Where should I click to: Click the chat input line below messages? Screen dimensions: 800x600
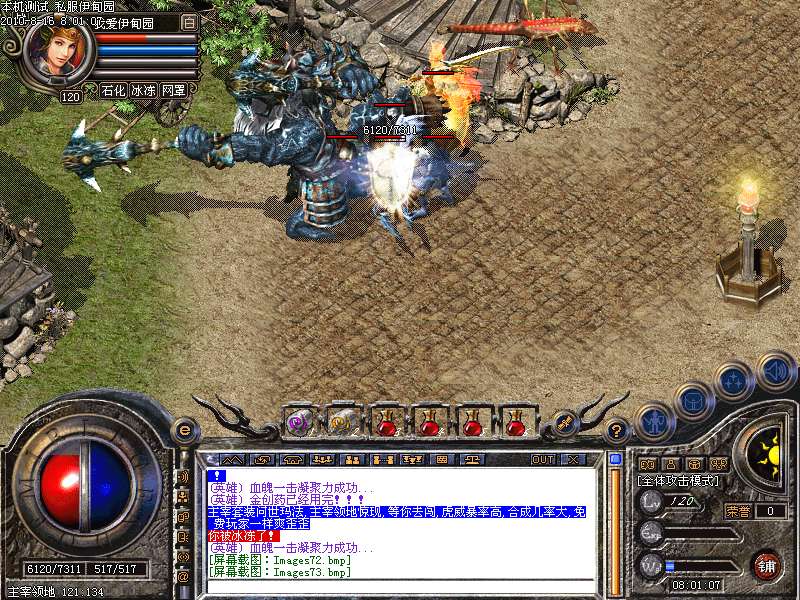click(x=400, y=588)
